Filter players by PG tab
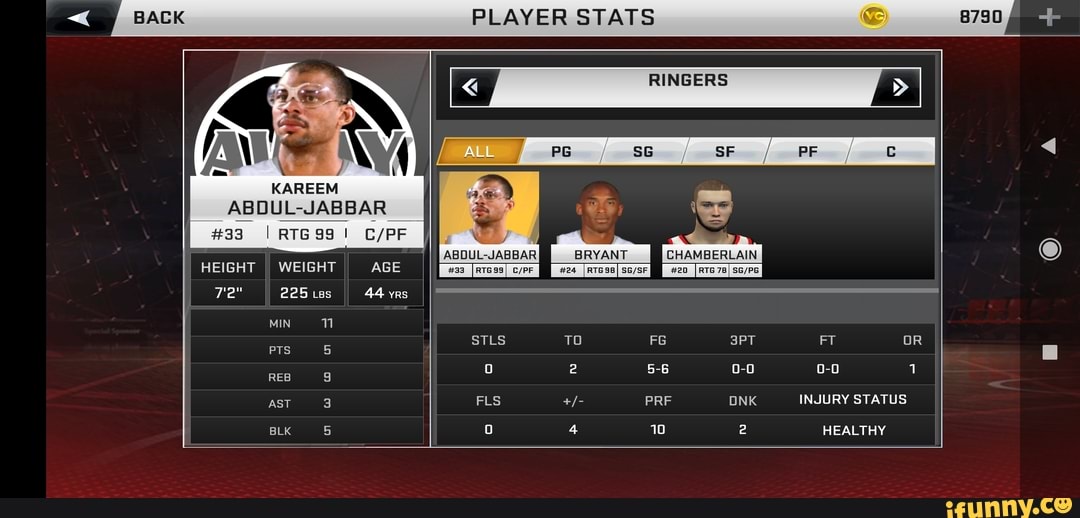Image resolution: width=1080 pixels, height=518 pixels. click(x=562, y=152)
